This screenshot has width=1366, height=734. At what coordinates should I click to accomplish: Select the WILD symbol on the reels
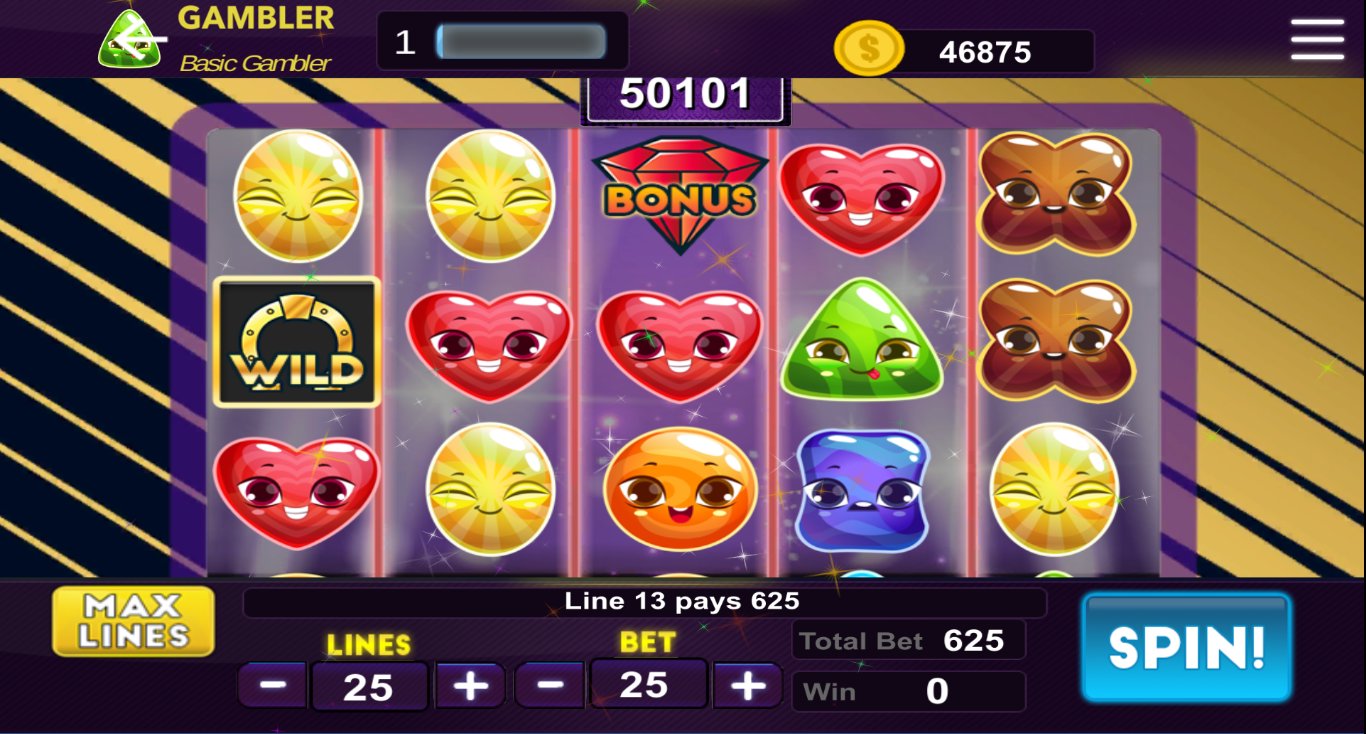coord(296,342)
